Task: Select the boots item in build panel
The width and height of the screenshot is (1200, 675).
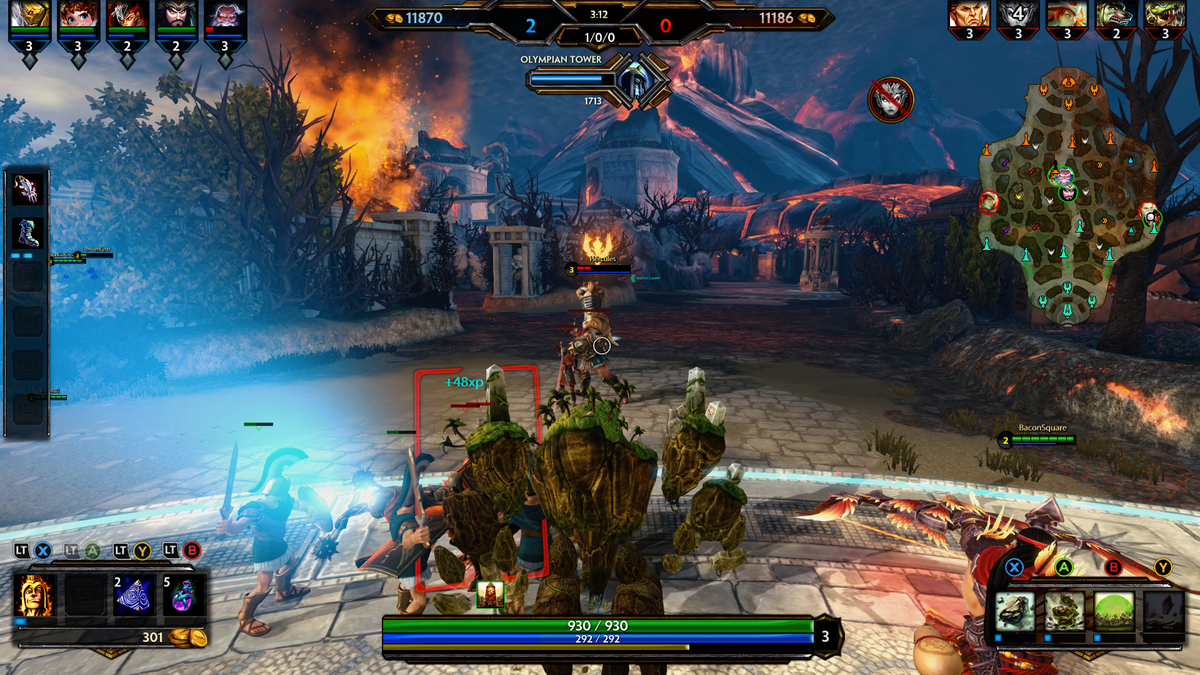Action: (x=26, y=233)
